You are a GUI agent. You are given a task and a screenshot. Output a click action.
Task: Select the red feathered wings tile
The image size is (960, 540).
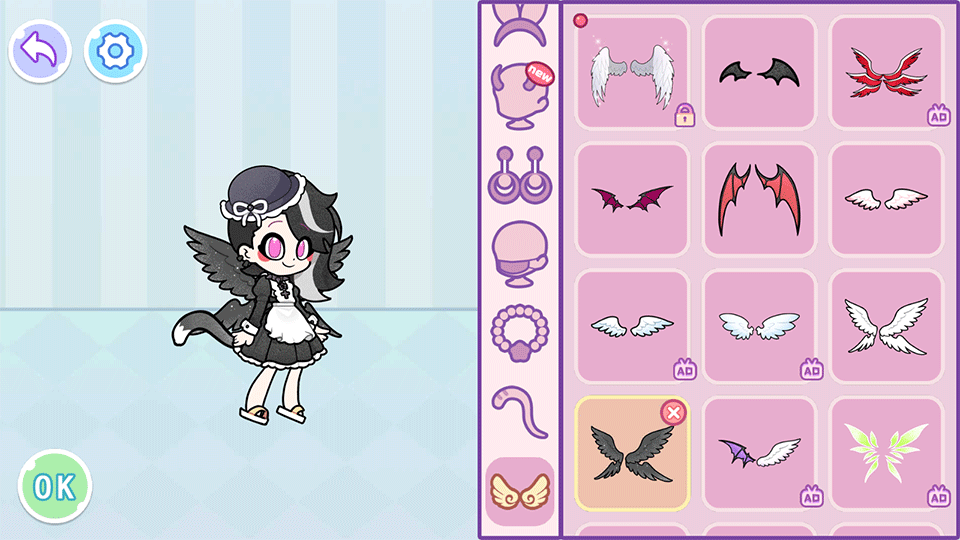(886, 72)
